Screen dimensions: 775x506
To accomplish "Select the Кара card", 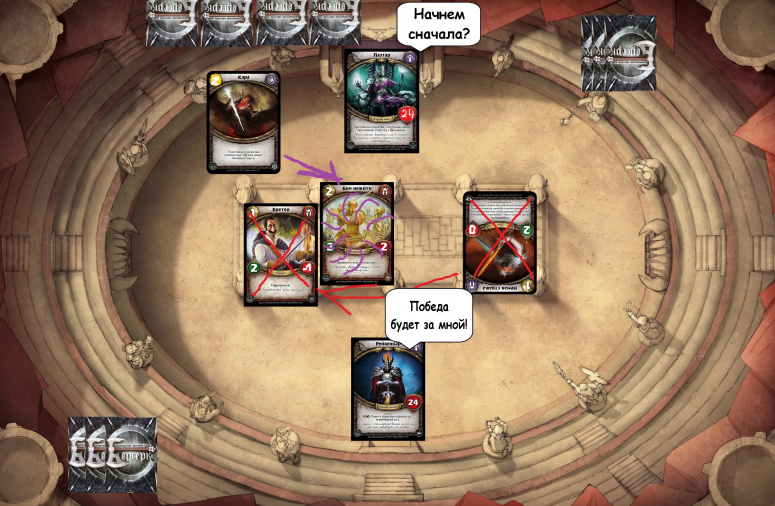I will click(243, 122).
